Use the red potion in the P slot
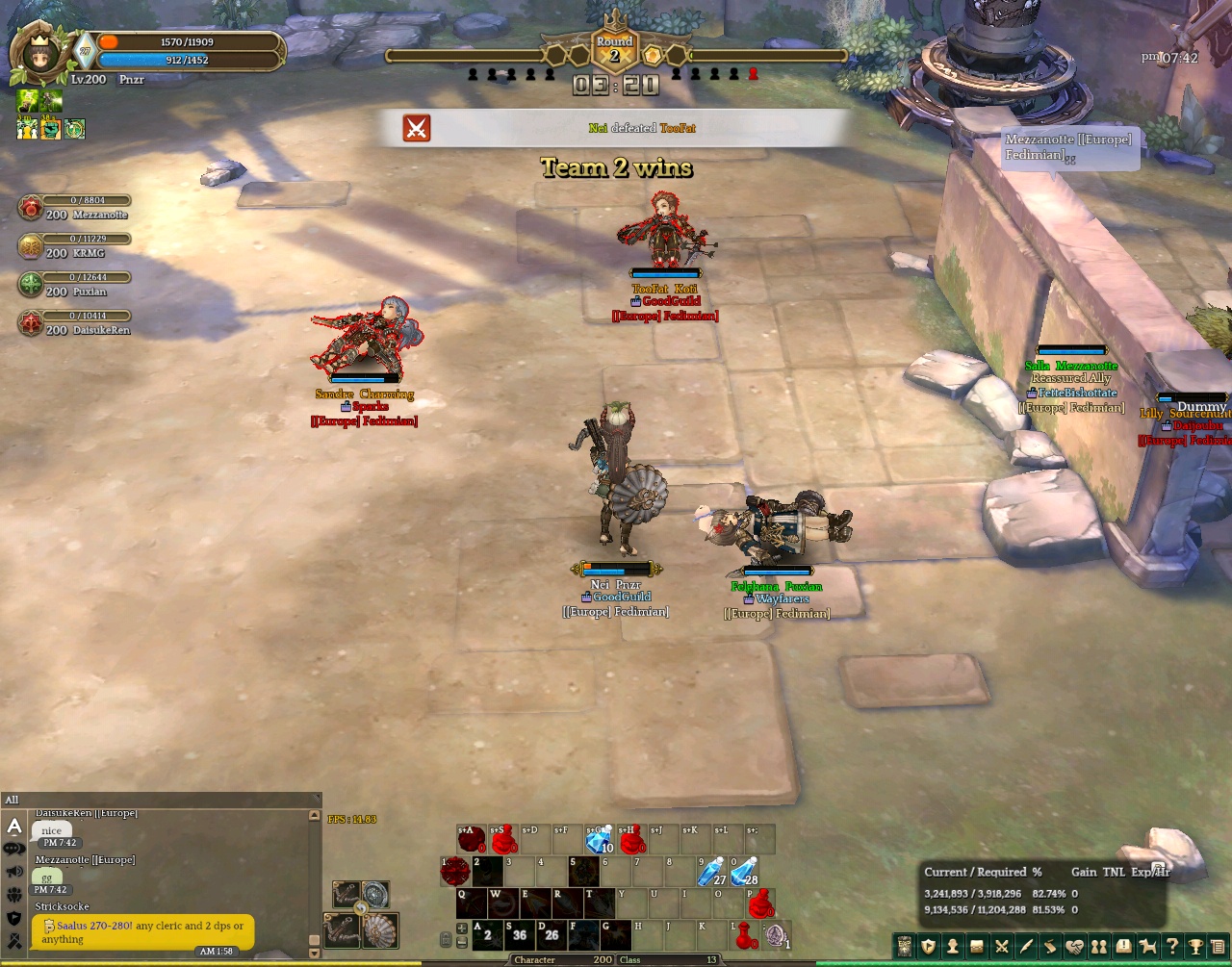Viewport: 1232px width, 967px height. 760,903
